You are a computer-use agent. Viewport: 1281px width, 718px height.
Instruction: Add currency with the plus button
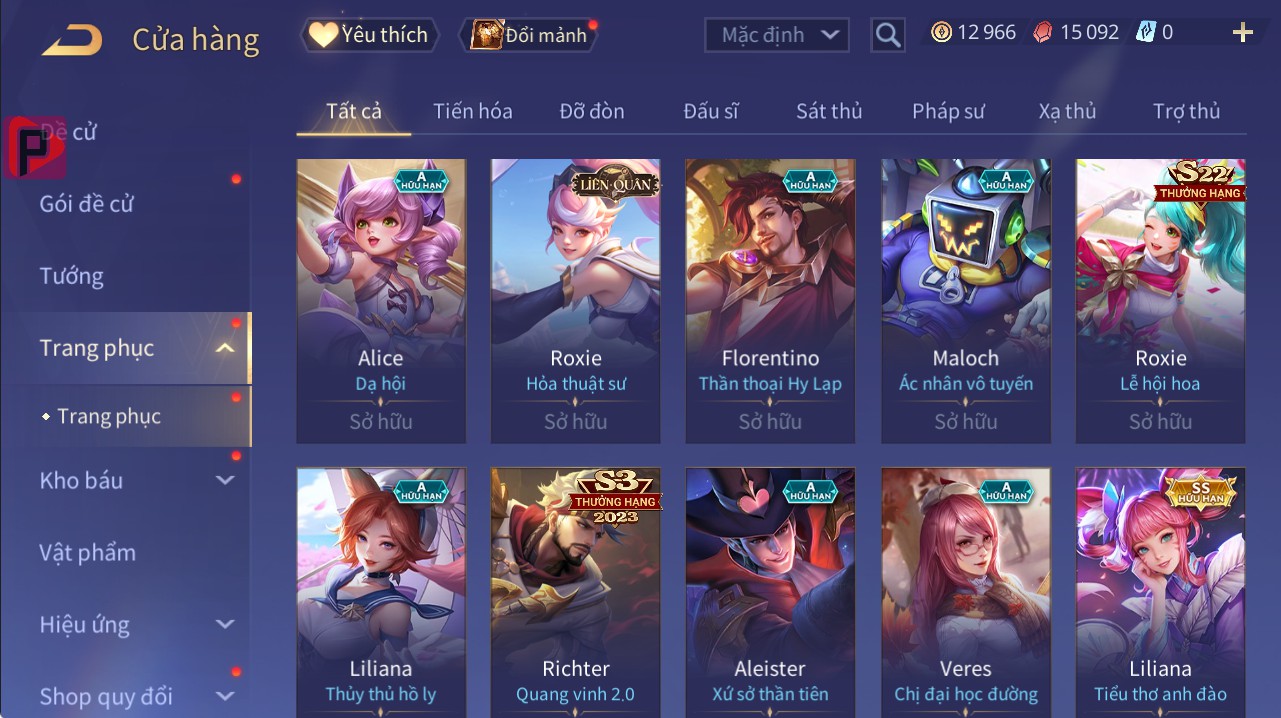click(x=1243, y=33)
